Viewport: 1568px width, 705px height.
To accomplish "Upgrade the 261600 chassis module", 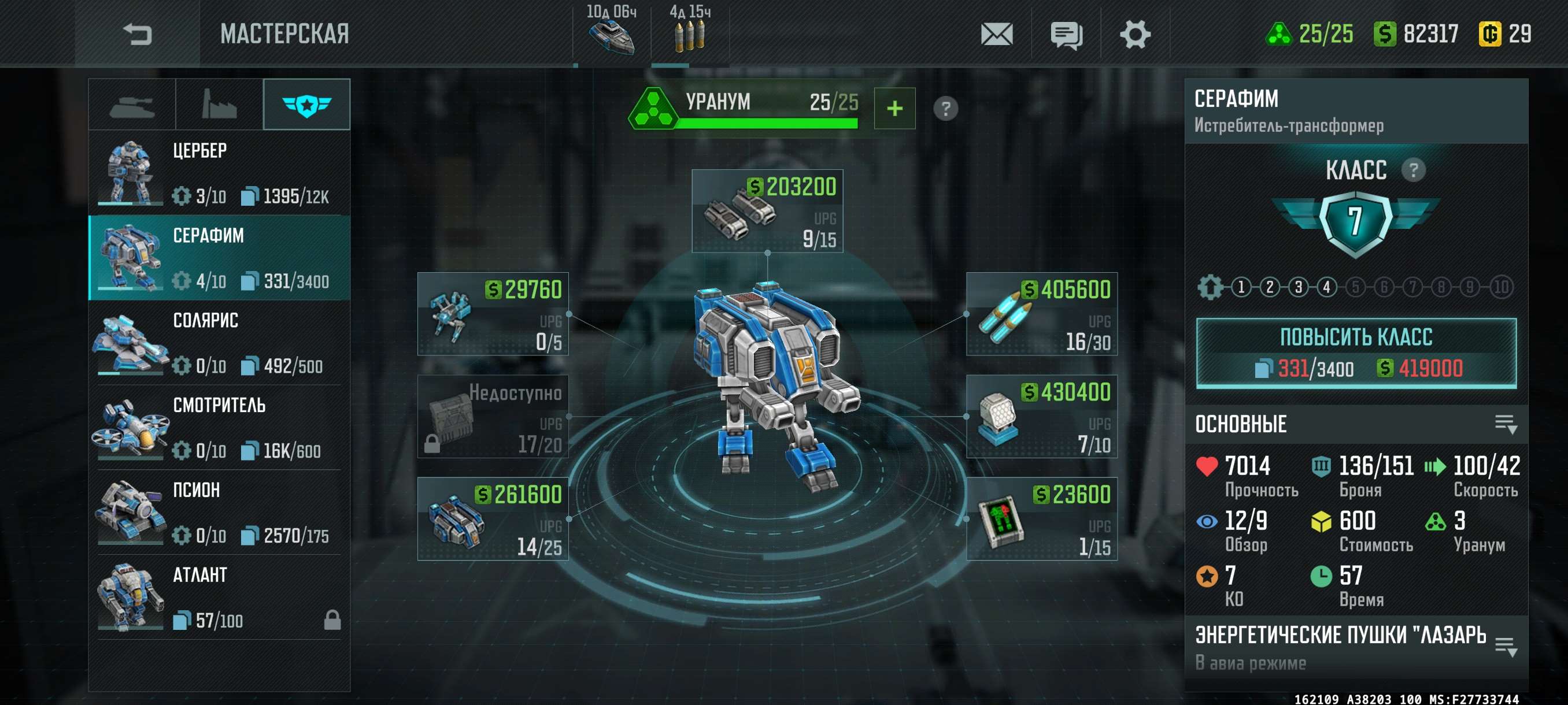I will pyautogui.click(x=493, y=519).
